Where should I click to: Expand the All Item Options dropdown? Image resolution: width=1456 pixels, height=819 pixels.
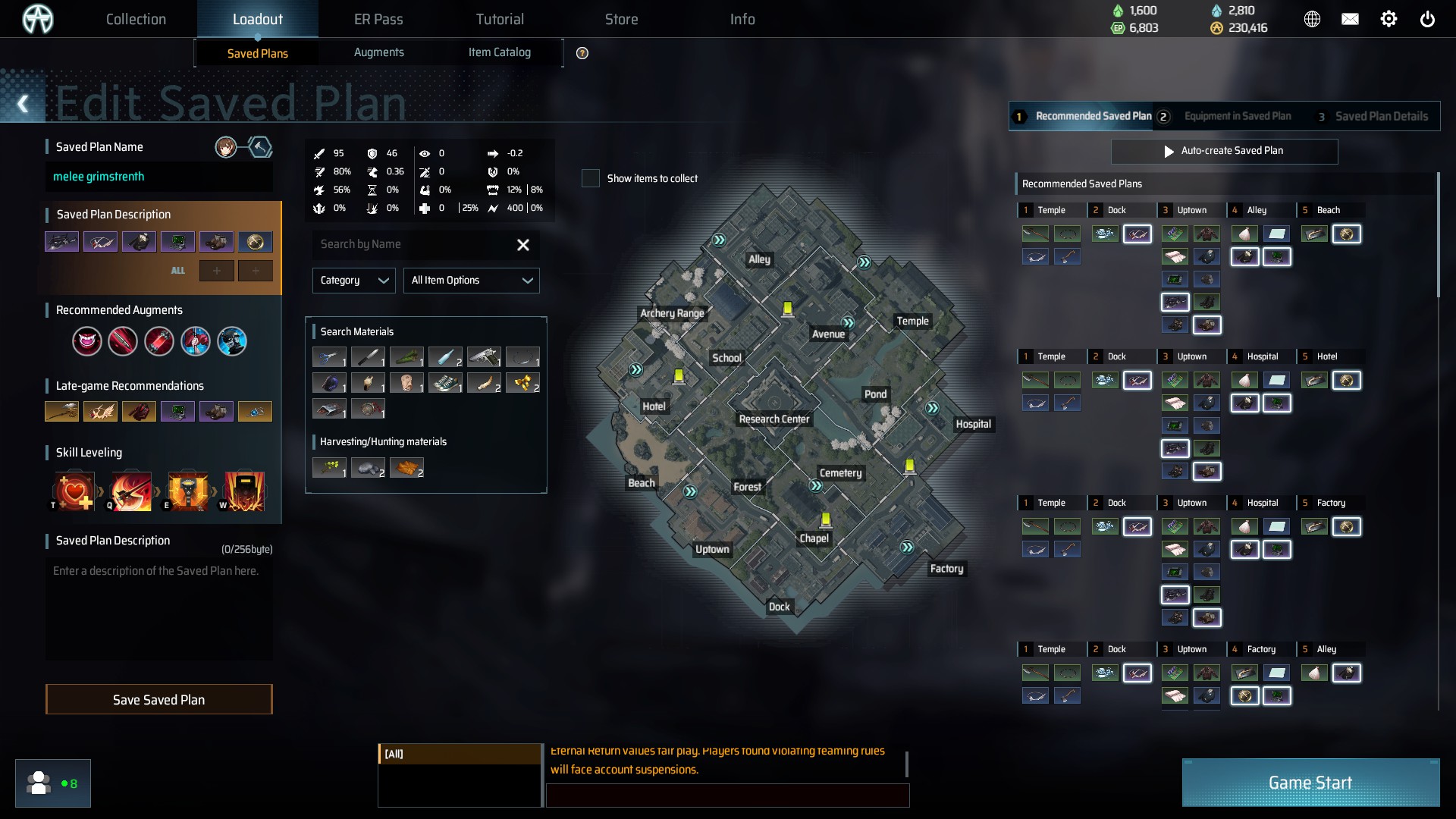471,281
